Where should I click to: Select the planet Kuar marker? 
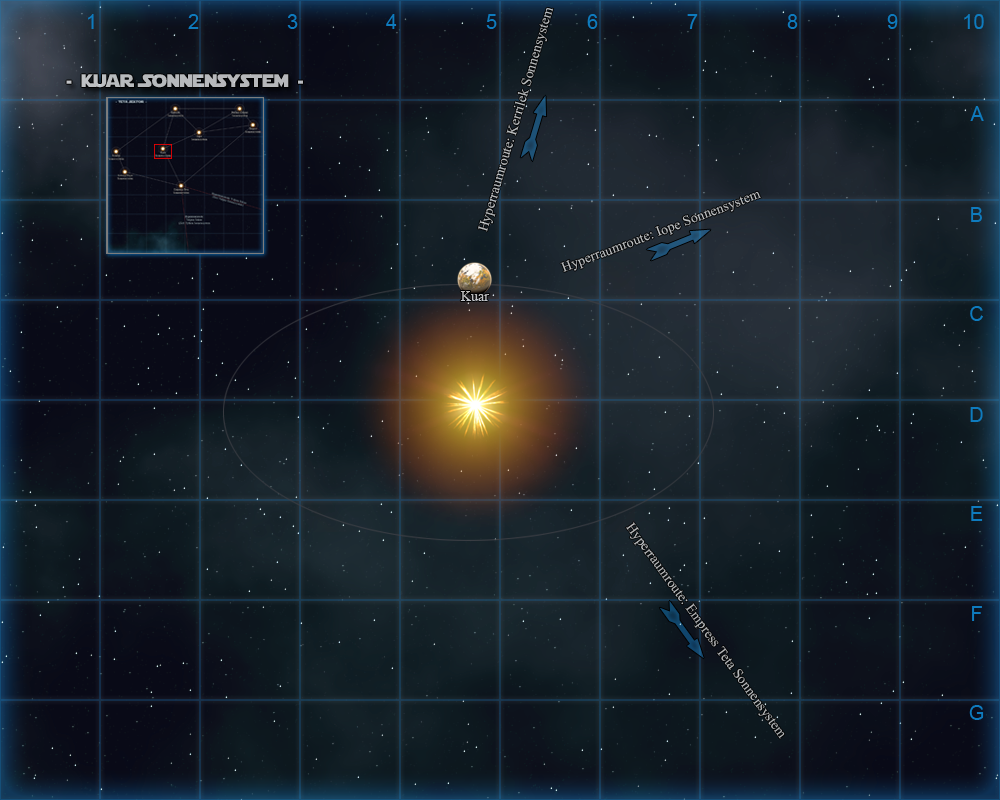tap(474, 277)
